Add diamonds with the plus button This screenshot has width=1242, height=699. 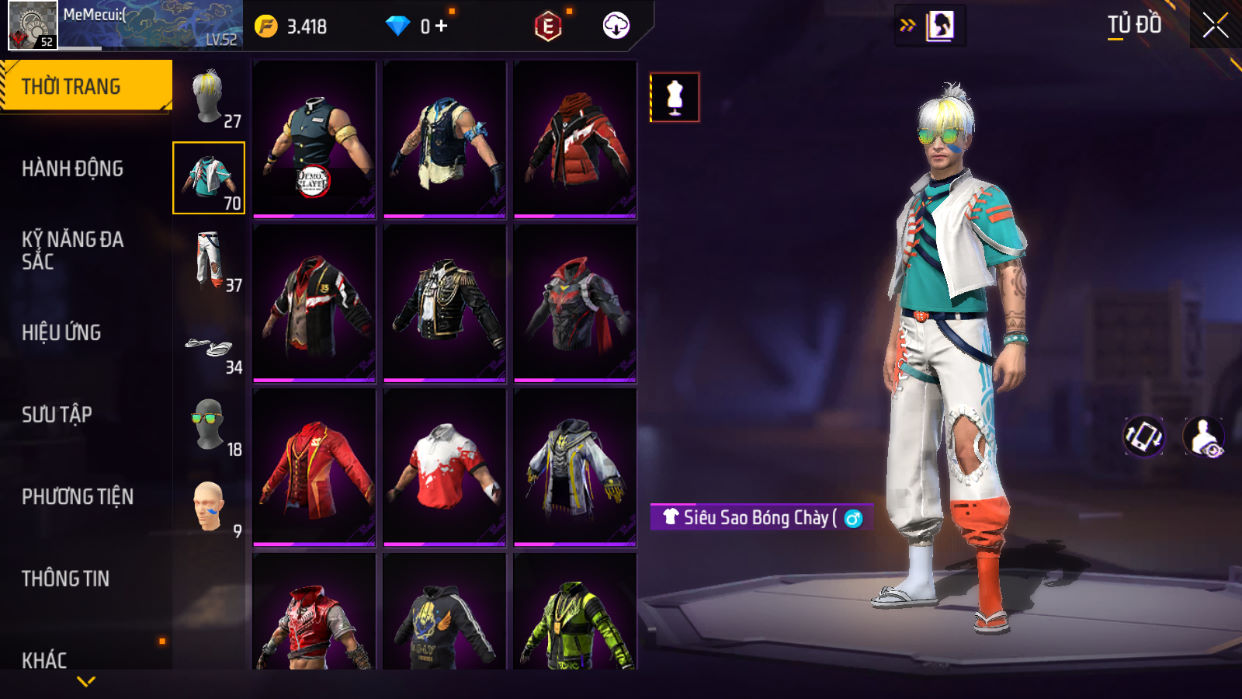click(x=441, y=27)
